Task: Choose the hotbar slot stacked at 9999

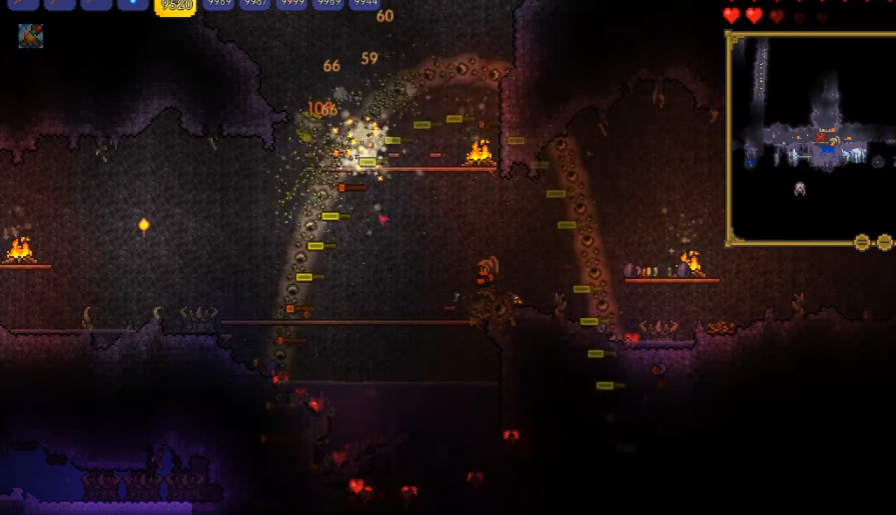Action: pyautogui.click(x=291, y=4)
